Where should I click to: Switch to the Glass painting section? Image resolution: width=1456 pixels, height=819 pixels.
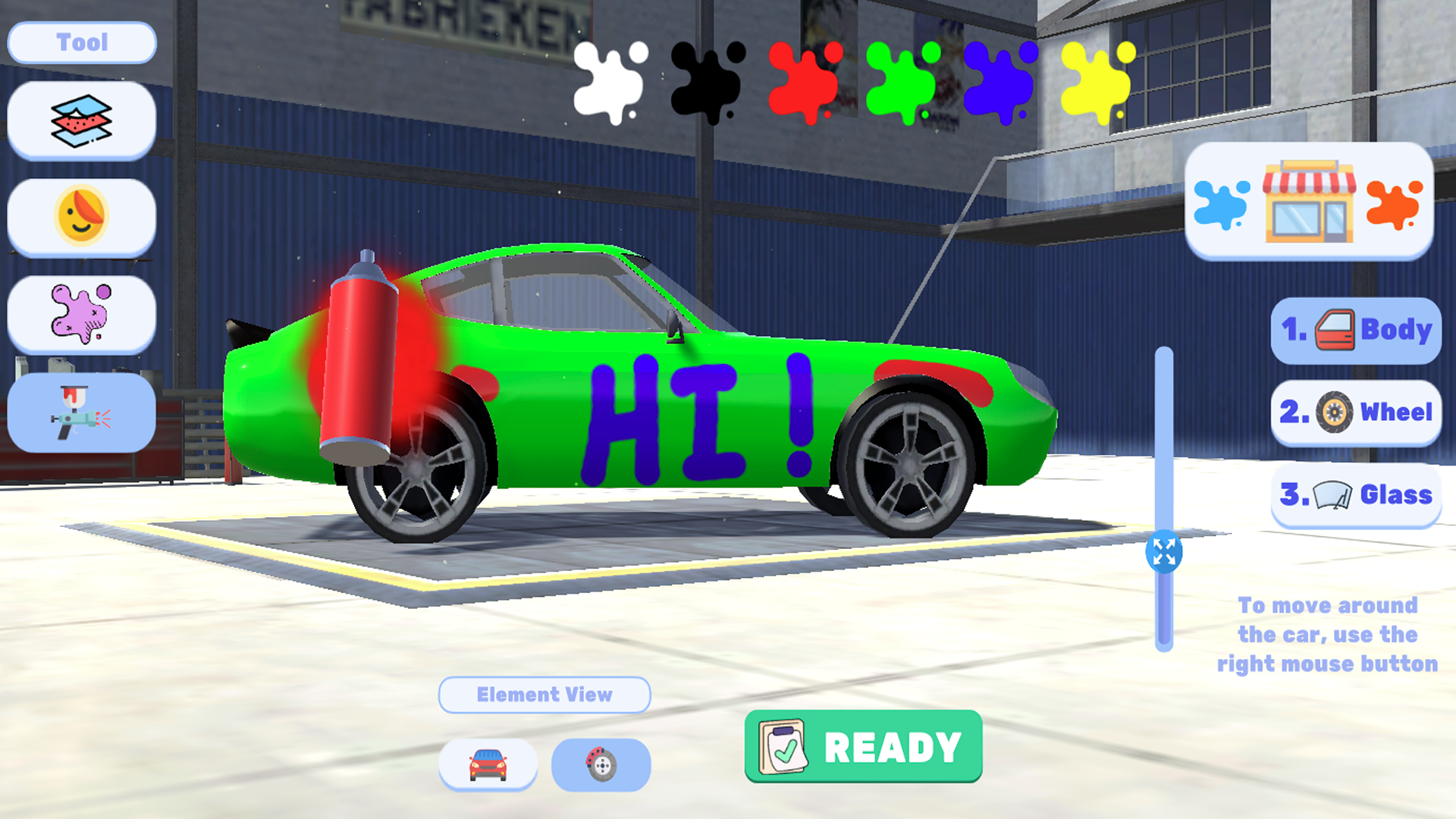(1355, 494)
